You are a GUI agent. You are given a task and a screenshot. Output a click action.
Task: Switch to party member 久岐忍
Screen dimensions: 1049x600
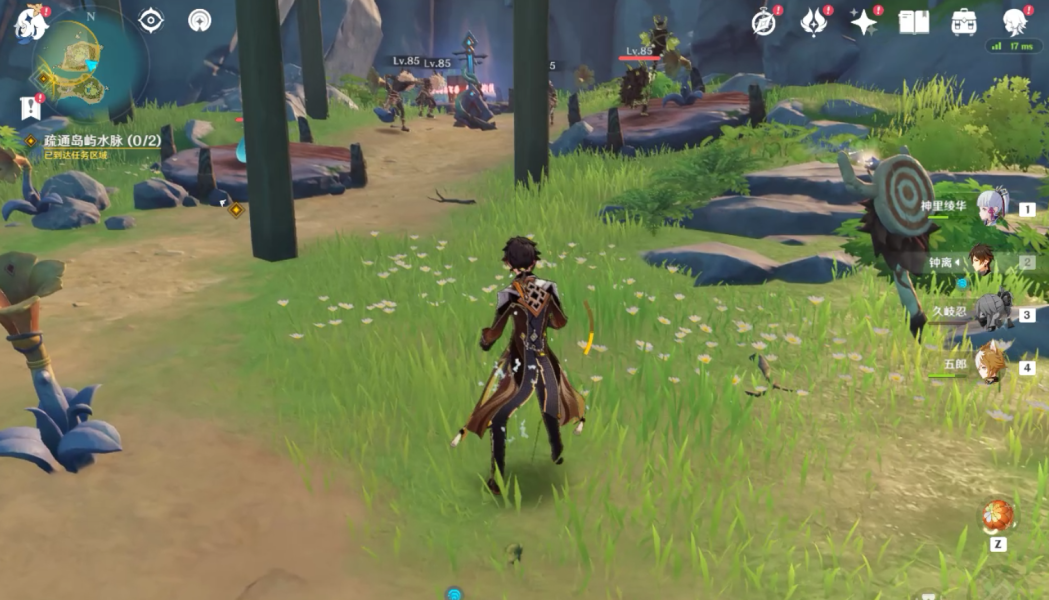(x=990, y=314)
